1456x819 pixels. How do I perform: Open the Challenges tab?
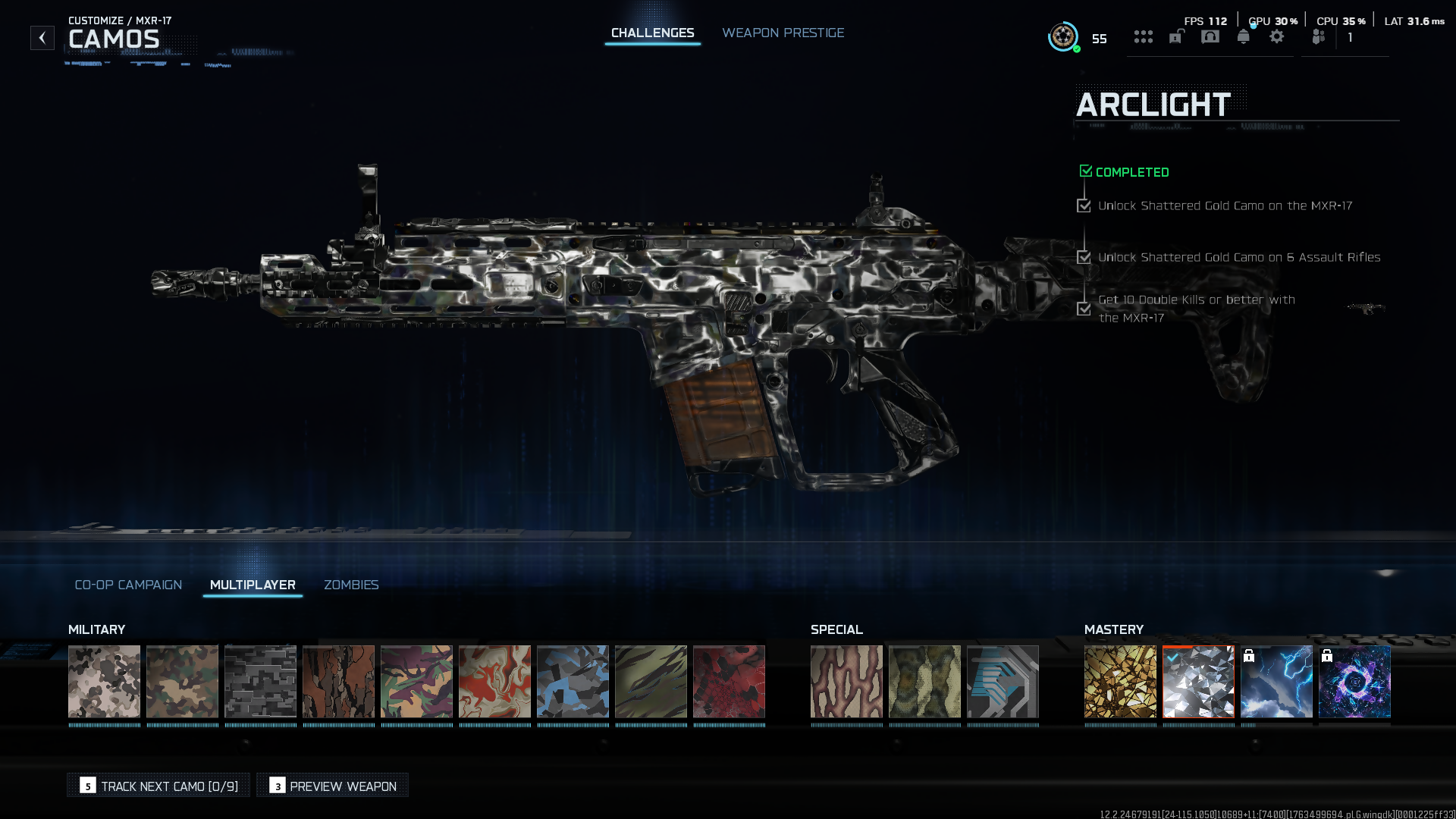(x=652, y=33)
